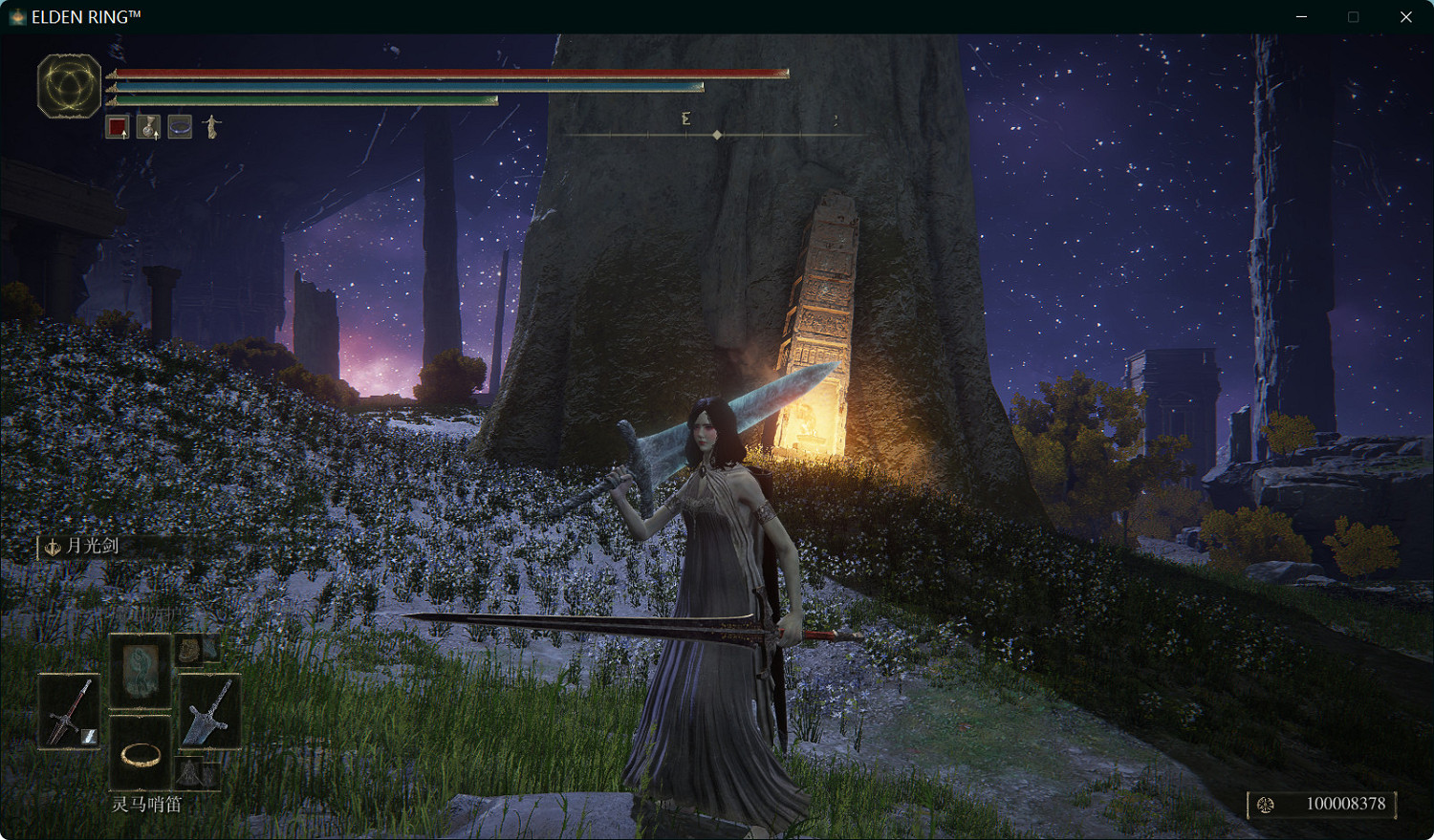Screen dimensions: 1434x840
Task: Select the left-hand red sword slot
Action: coord(69,712)
